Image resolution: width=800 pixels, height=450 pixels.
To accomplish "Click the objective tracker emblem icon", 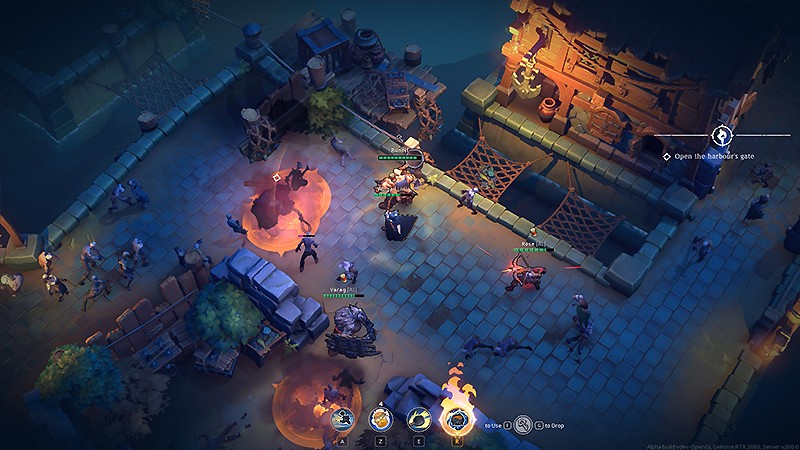I will pyautogui.click(x=722, y=134).
